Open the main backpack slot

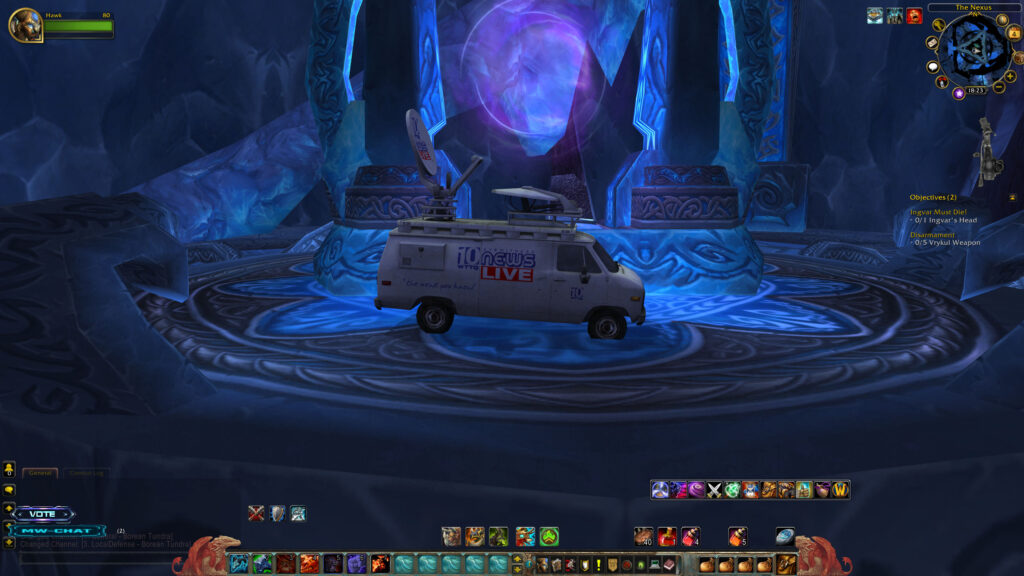(787, 564)
